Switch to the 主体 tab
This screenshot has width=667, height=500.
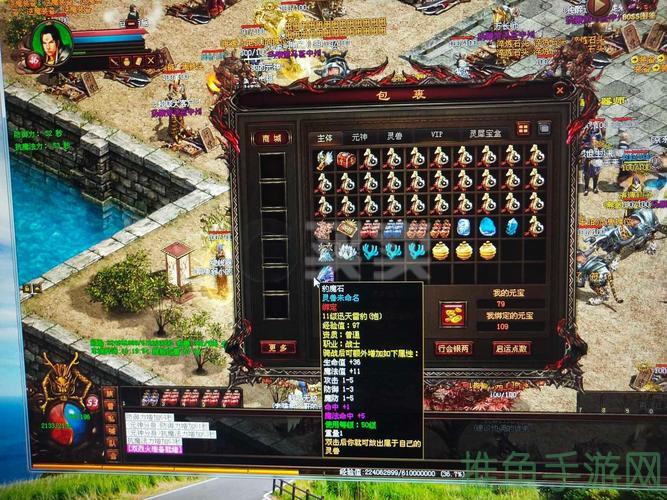(324, 135)
